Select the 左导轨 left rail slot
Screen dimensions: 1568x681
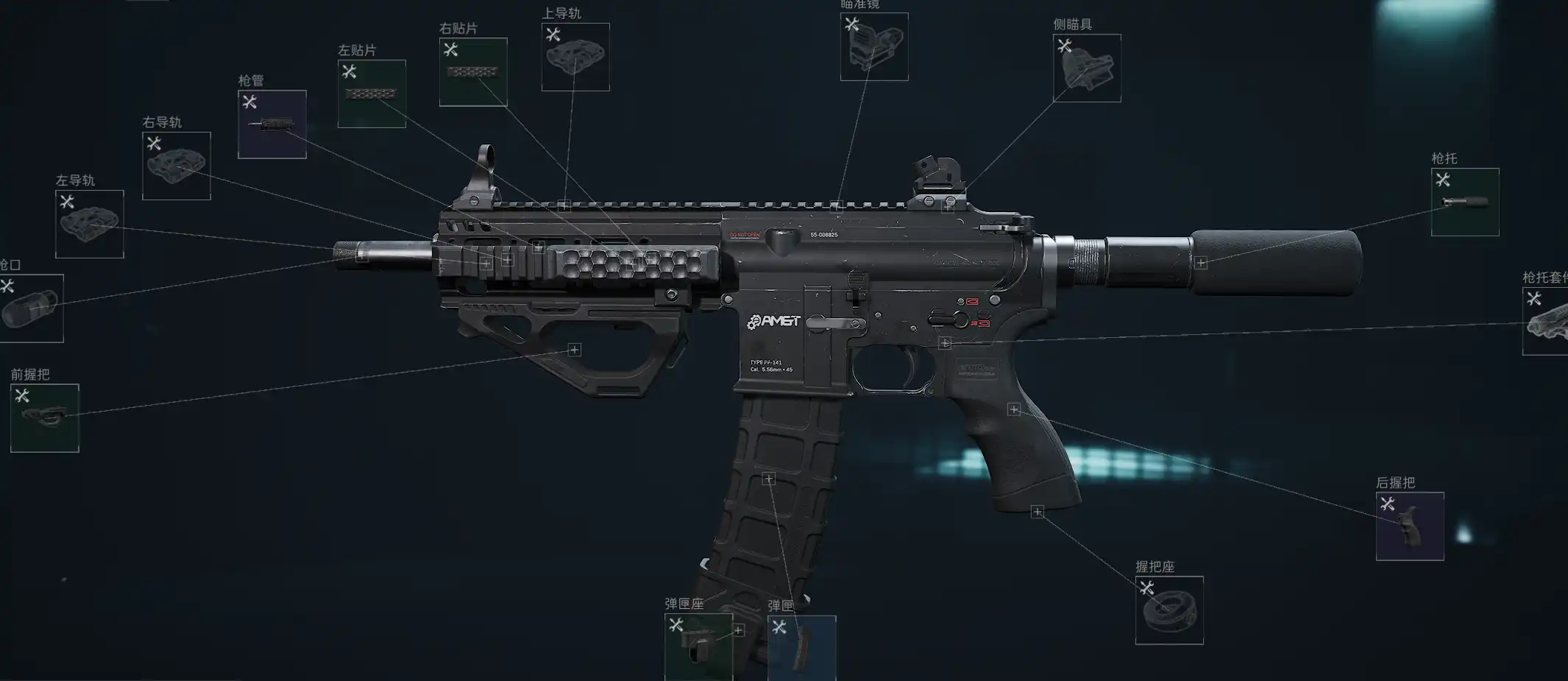[x=90, y=224]
